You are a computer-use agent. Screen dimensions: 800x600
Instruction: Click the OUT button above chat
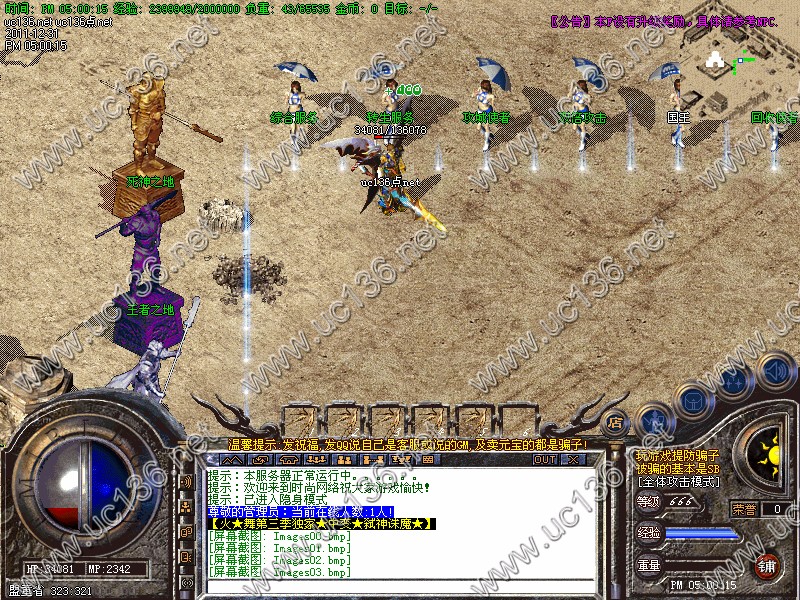pyautogui.click(x=545, y=460)
